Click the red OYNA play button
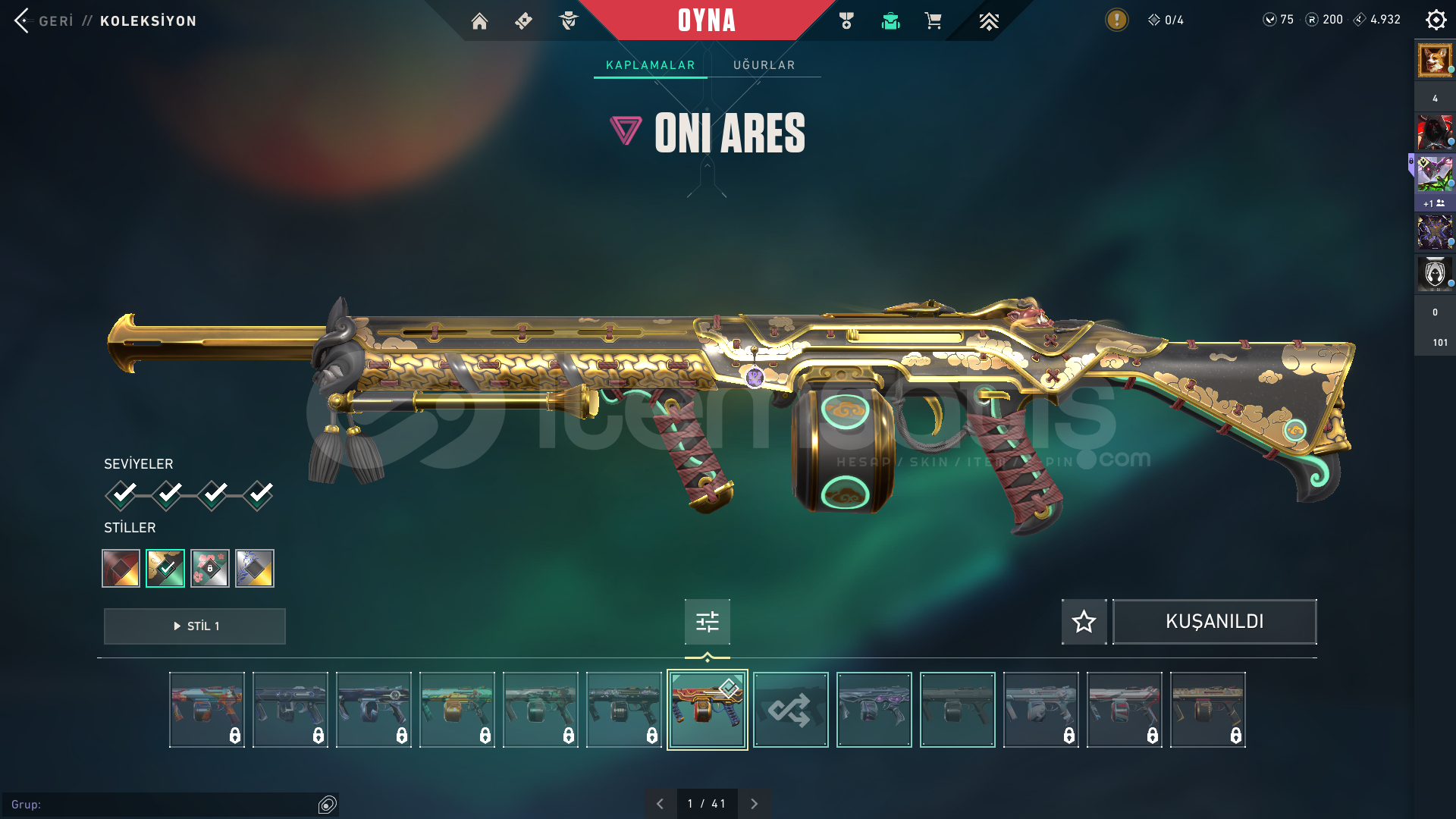Screen dimensions: 1456x819 coord(706,20)
